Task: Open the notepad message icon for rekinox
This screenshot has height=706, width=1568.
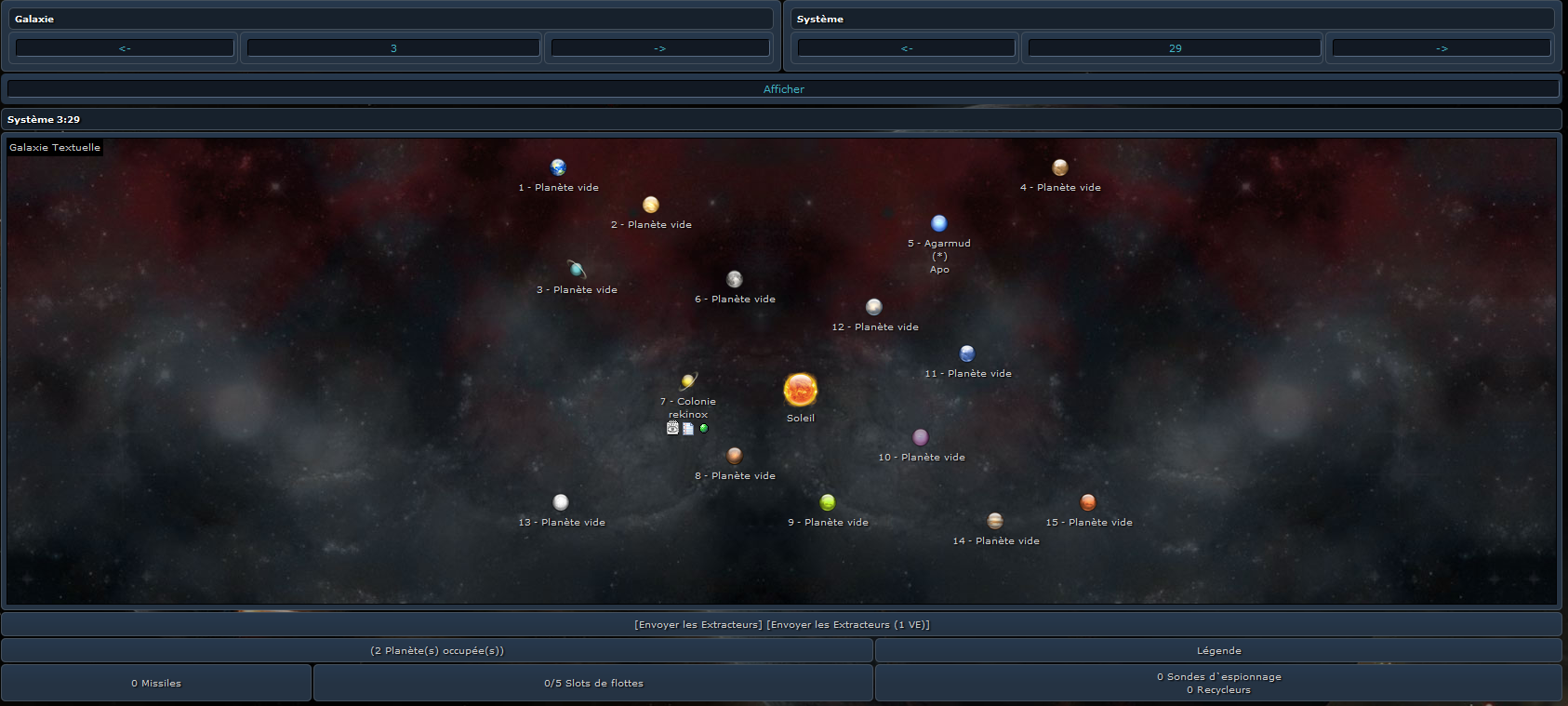Action: tap(688, 429)
